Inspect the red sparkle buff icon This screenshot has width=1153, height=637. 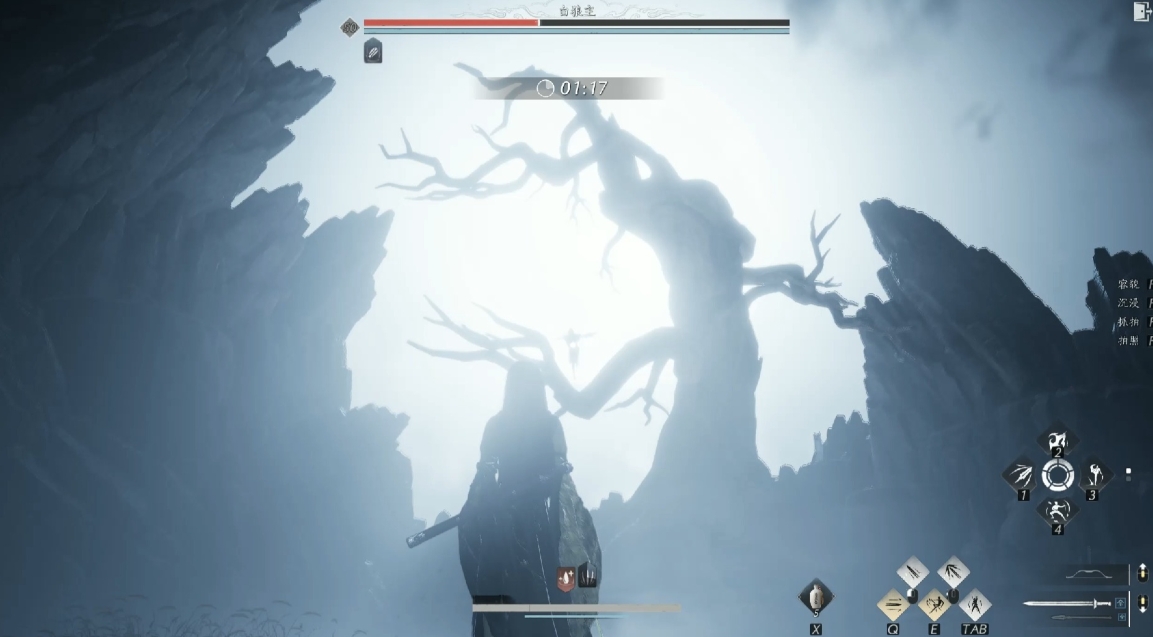click(566, 578)
